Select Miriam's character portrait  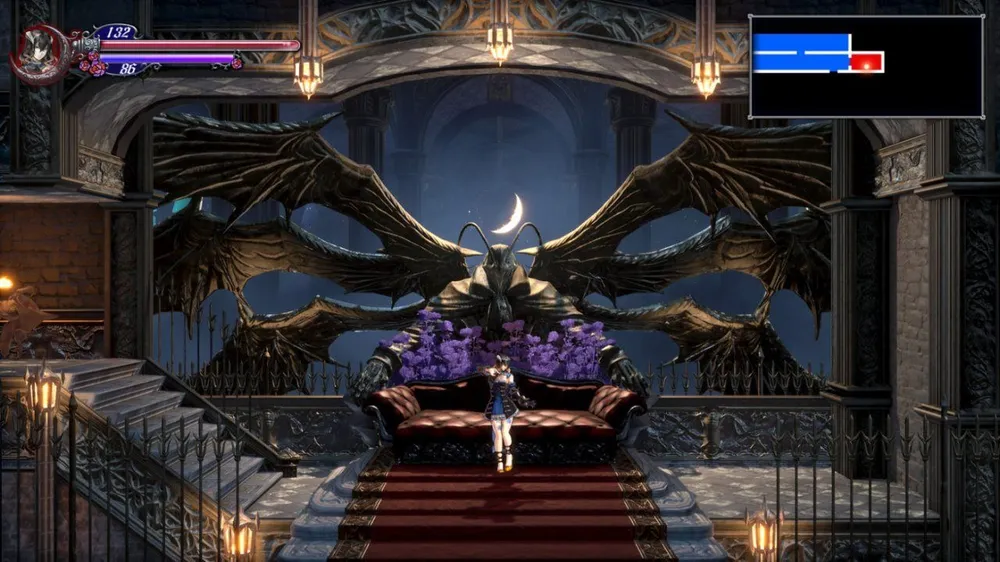[38, 52]
